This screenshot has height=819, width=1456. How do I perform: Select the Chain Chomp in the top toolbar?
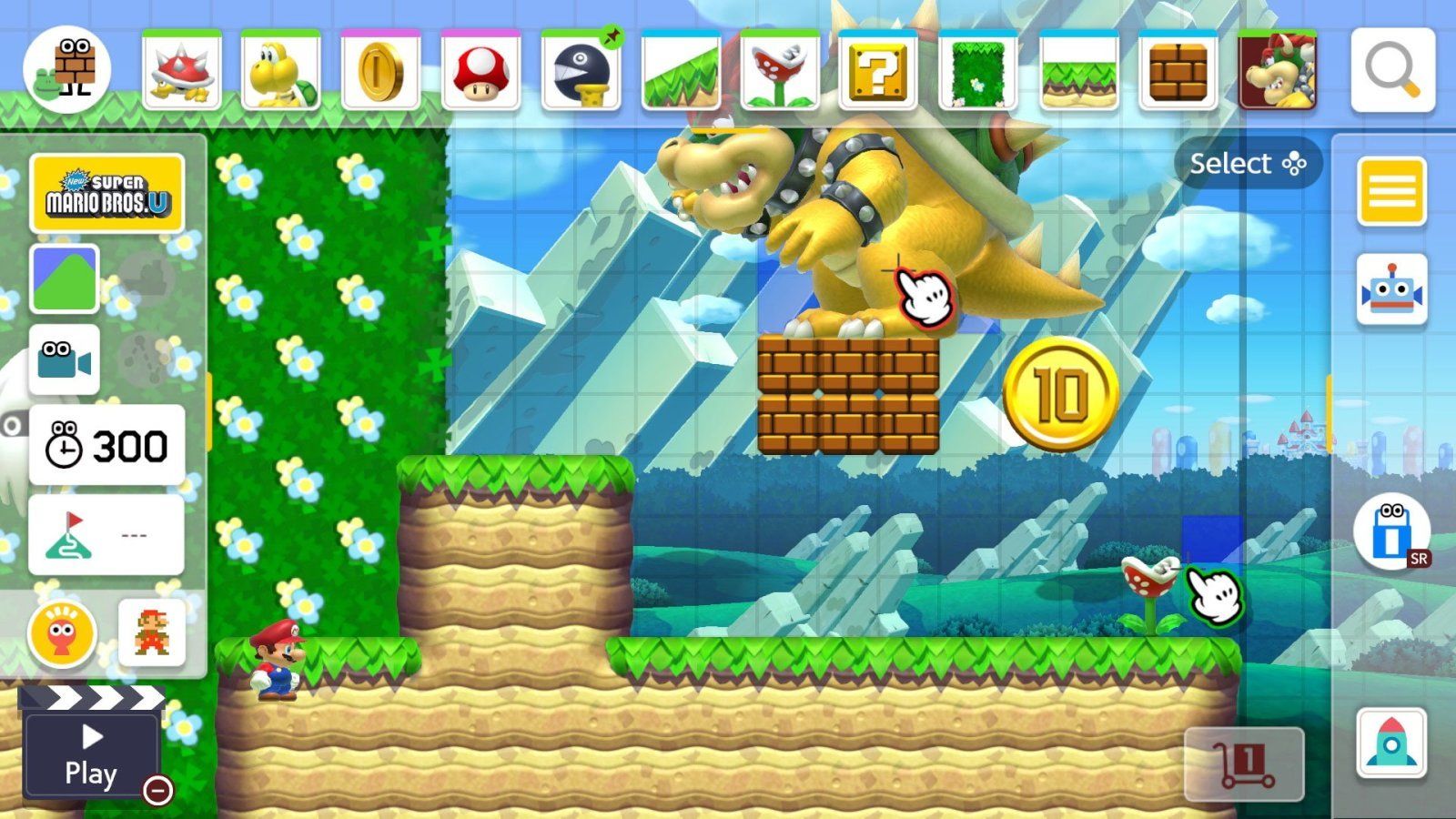click(x=581, y=71)
